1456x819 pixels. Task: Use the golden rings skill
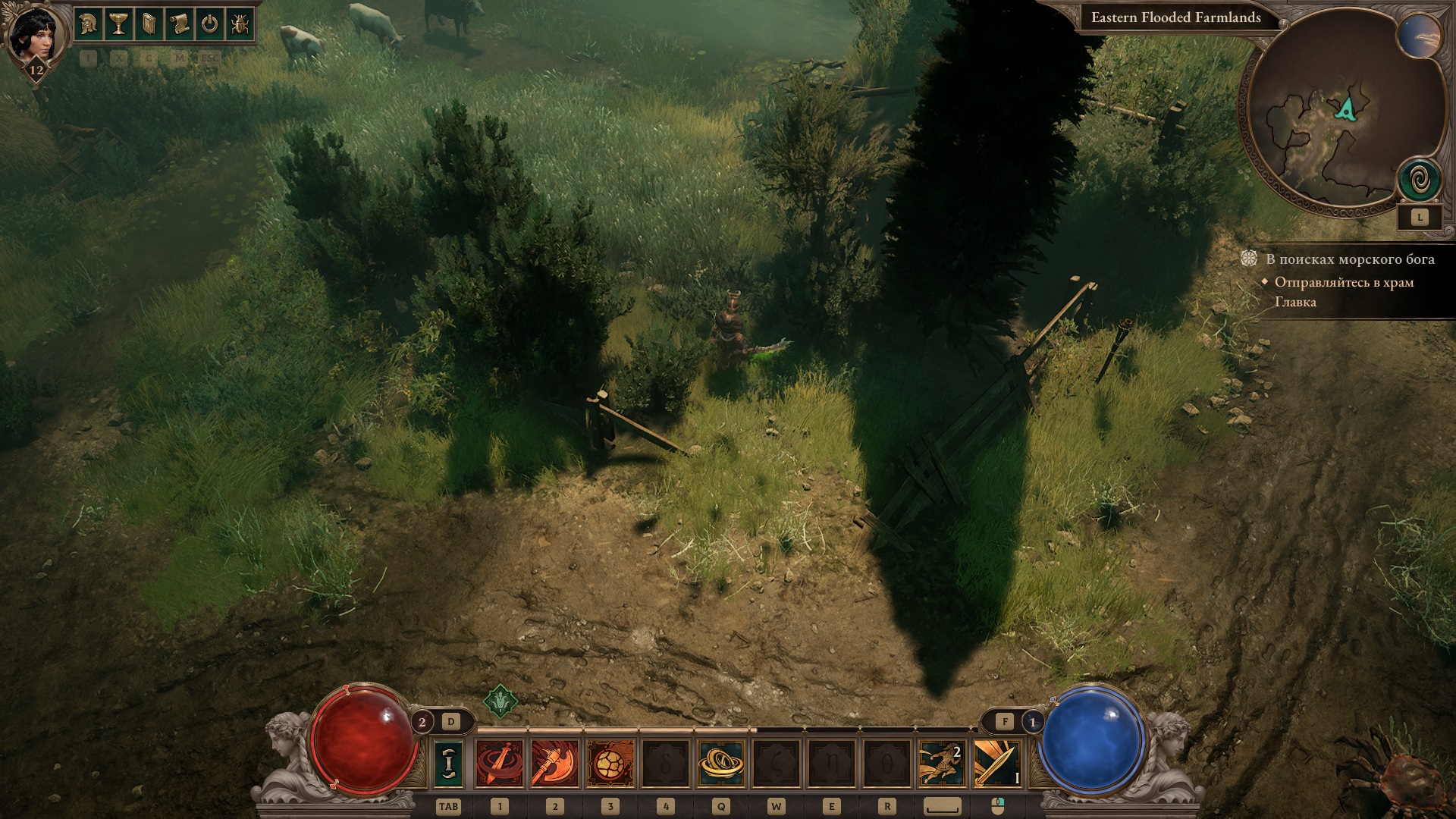click(x=720, y=763)
